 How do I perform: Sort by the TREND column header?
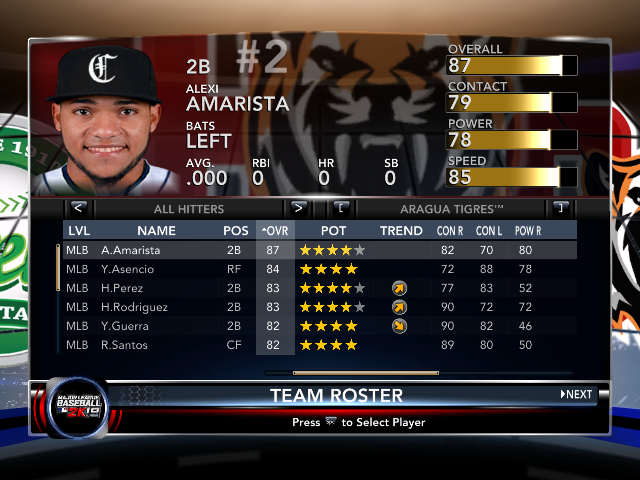pyautogui.click(x=401, y=230)
